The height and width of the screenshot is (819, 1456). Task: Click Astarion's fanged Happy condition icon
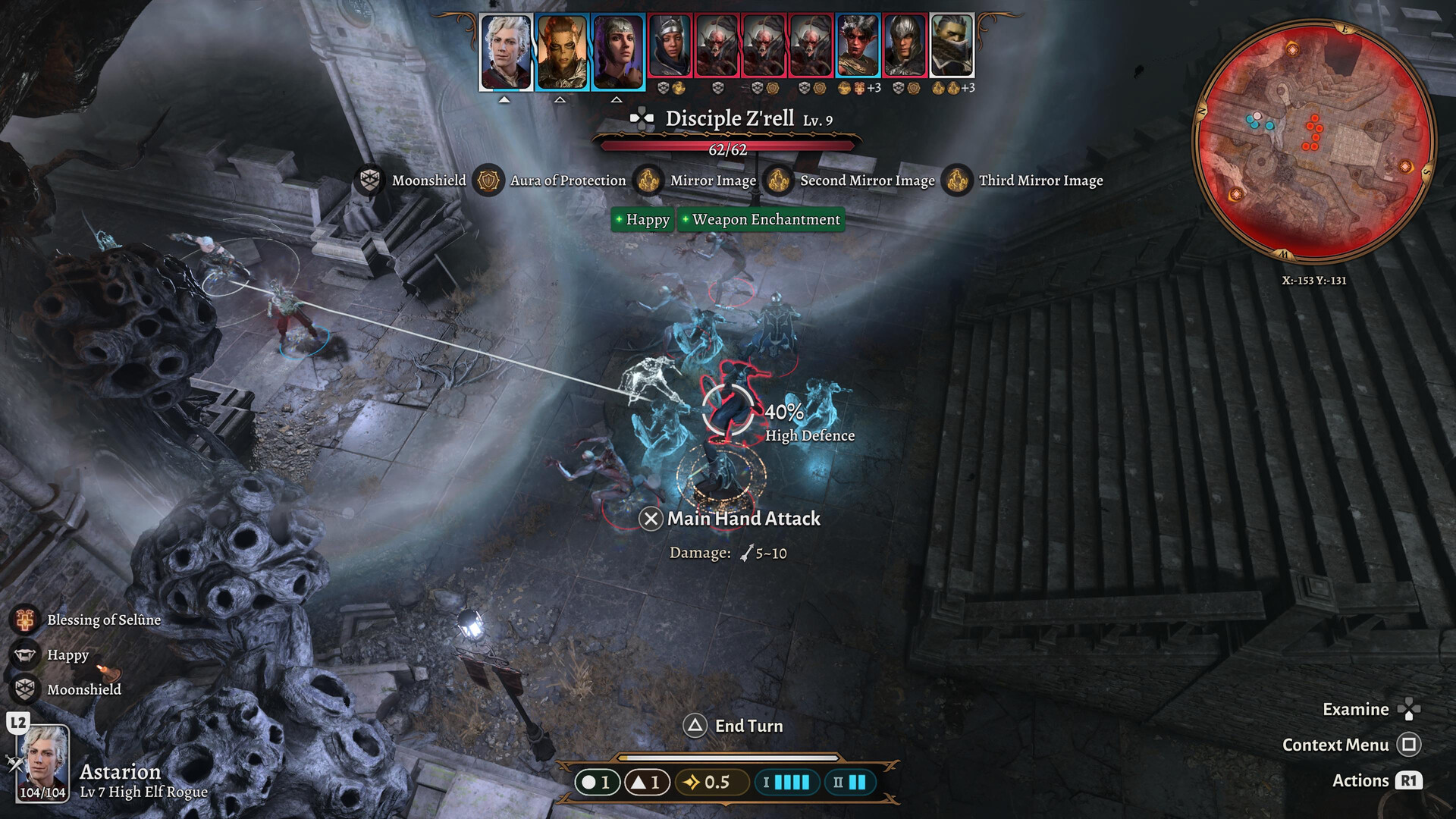pyautogui.click(x=25, y=654)
